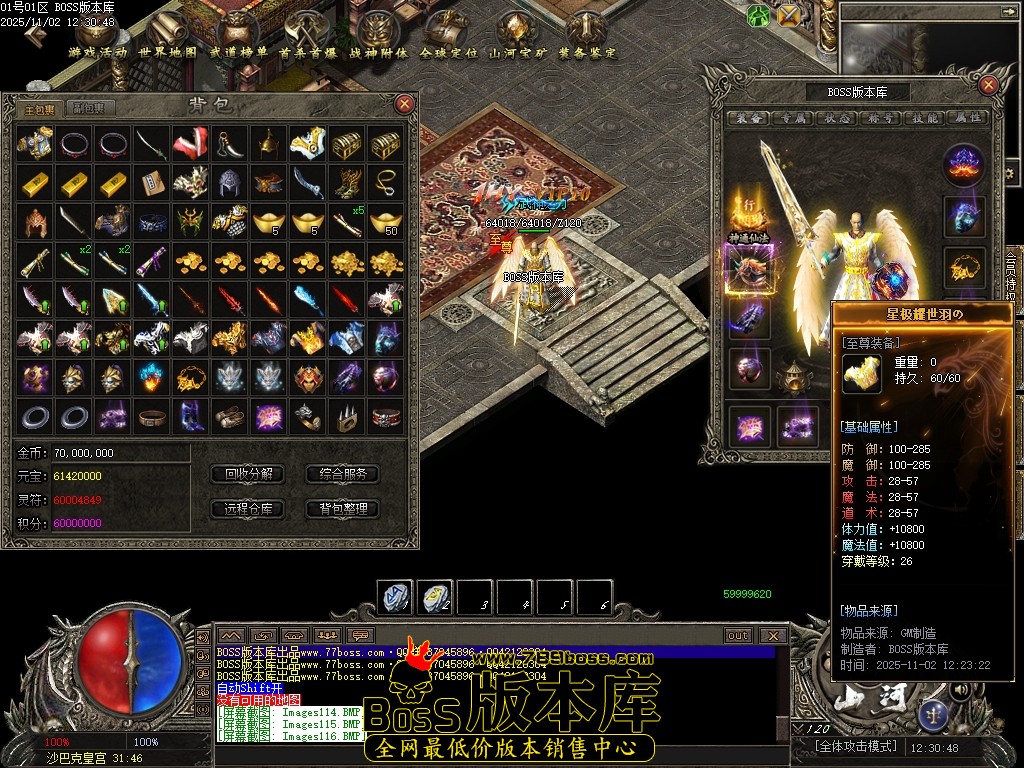Close the 背包 backpack window

pyautogui.click(x=404, y=104)
